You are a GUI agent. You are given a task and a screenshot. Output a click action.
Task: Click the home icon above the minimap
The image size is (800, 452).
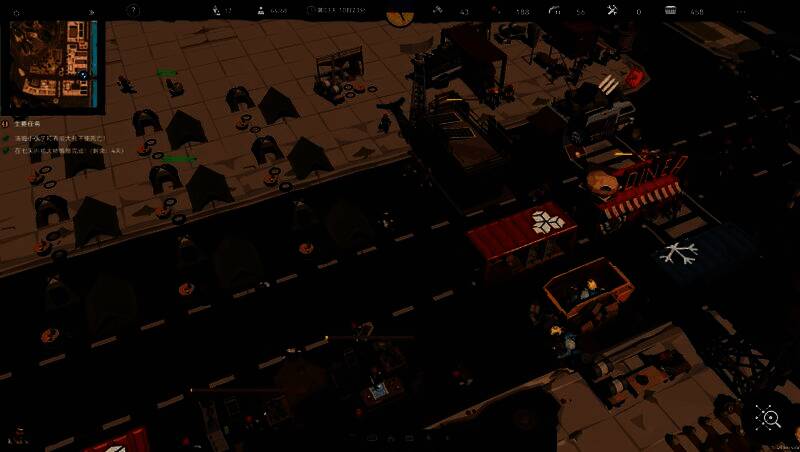point(18,11)
